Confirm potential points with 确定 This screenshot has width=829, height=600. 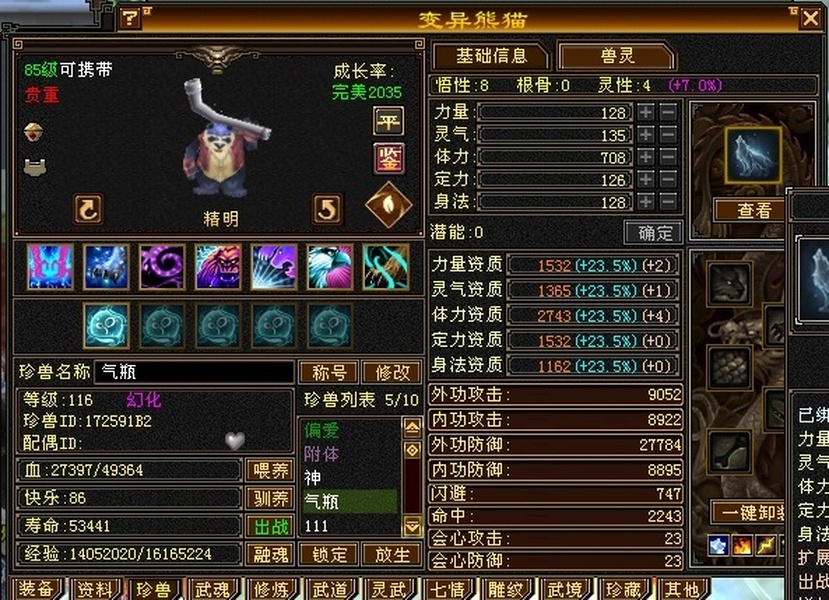pyautogui.click(x=653, y=233)
